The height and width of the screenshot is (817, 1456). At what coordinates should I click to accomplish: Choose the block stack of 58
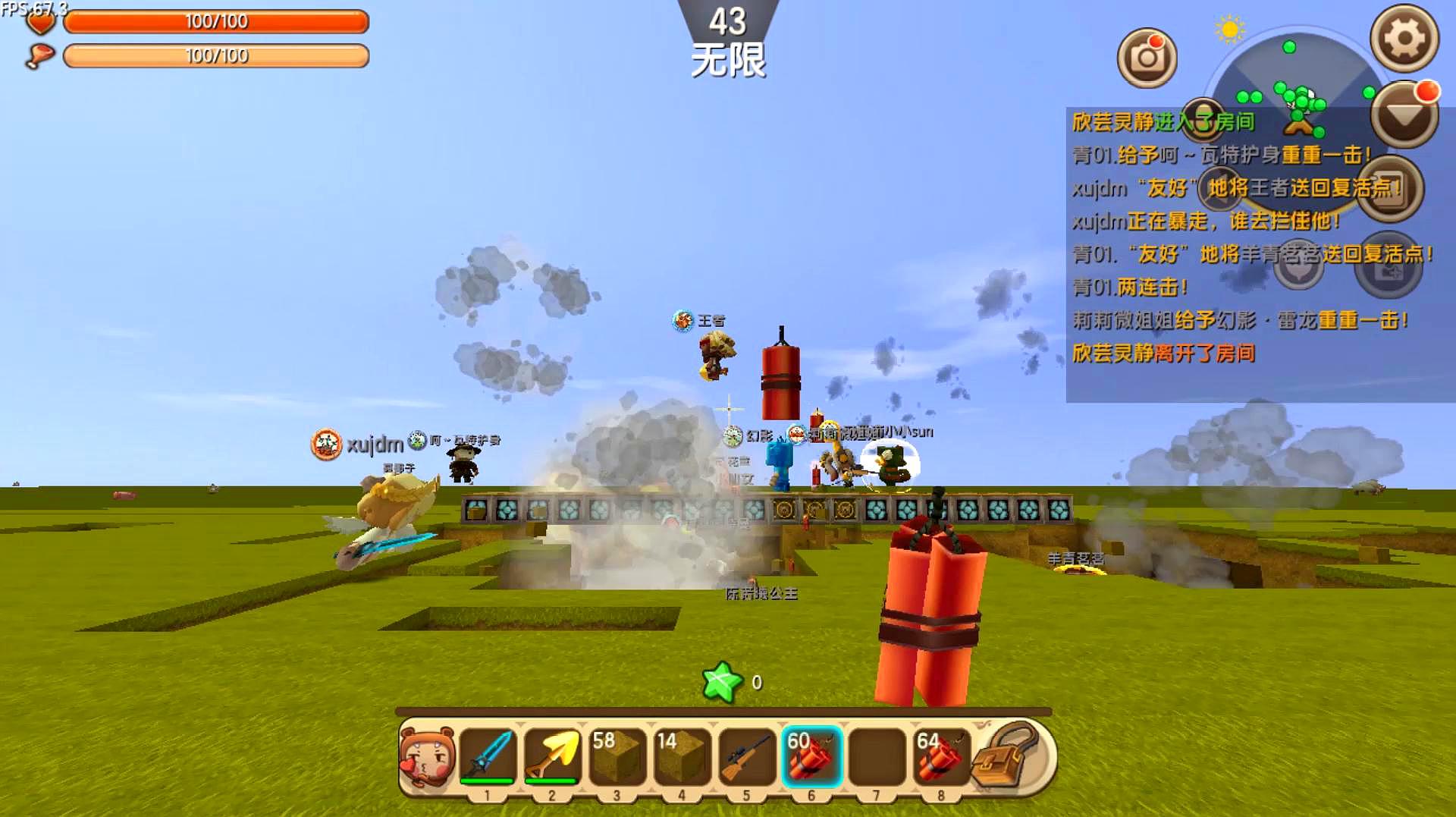617,755
